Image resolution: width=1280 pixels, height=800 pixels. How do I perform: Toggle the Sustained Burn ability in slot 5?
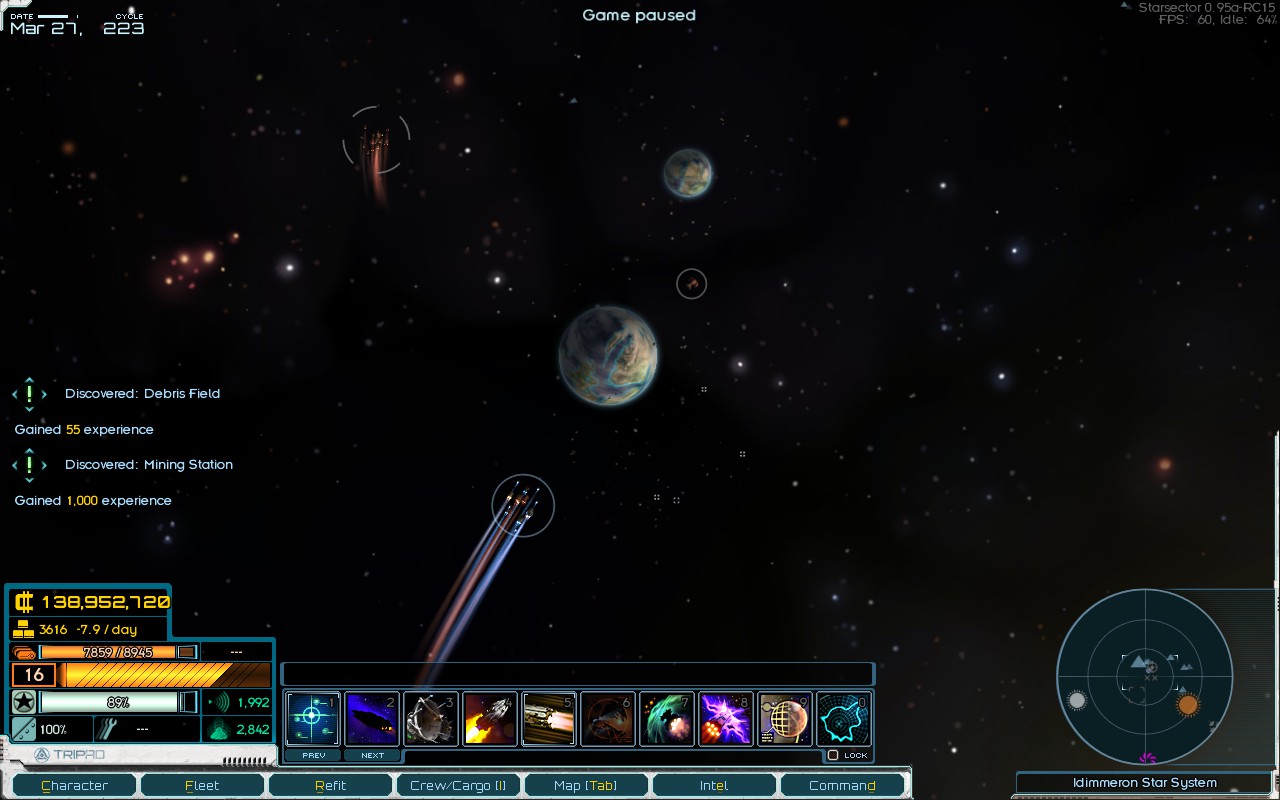[549, 718]
